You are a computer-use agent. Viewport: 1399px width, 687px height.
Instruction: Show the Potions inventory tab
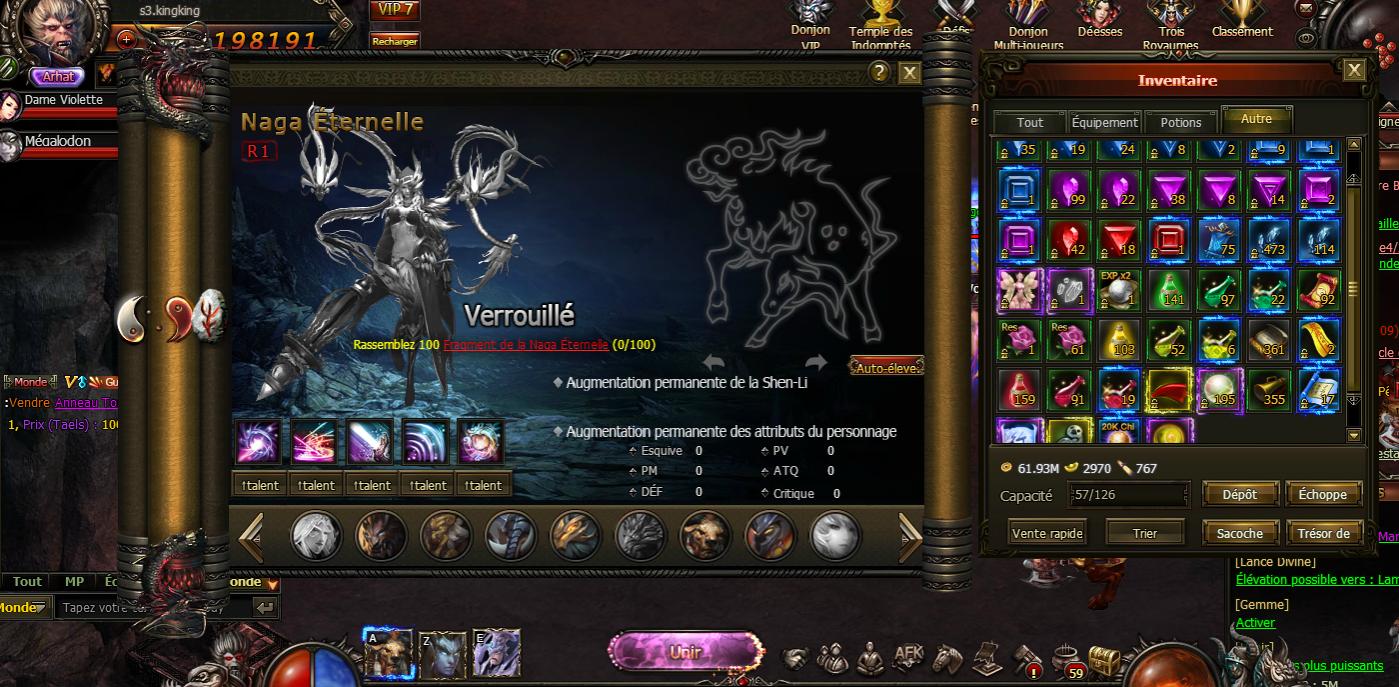1181,122
